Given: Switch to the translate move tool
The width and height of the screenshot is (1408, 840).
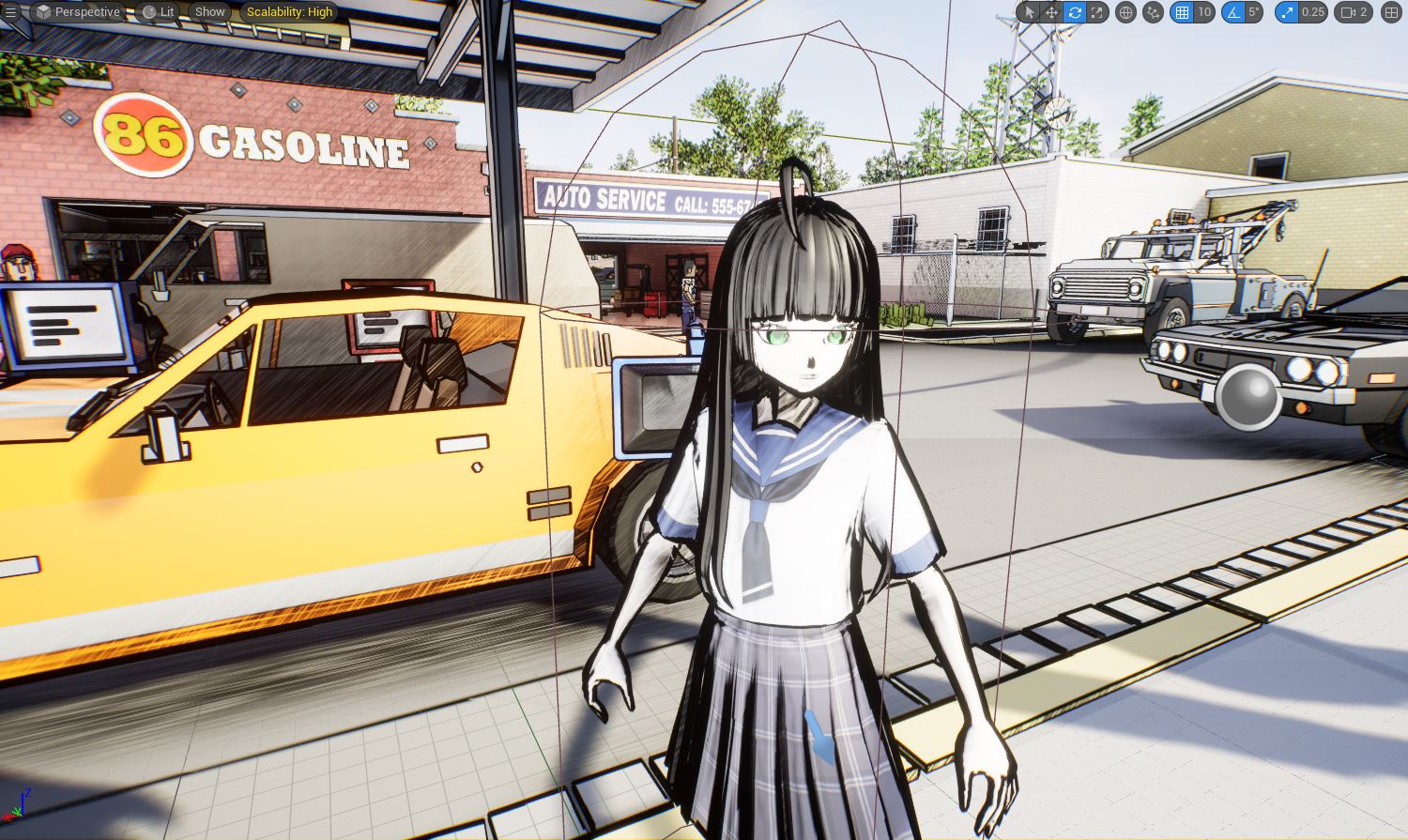Looking at the screenshot, I should pos(1051,12).
